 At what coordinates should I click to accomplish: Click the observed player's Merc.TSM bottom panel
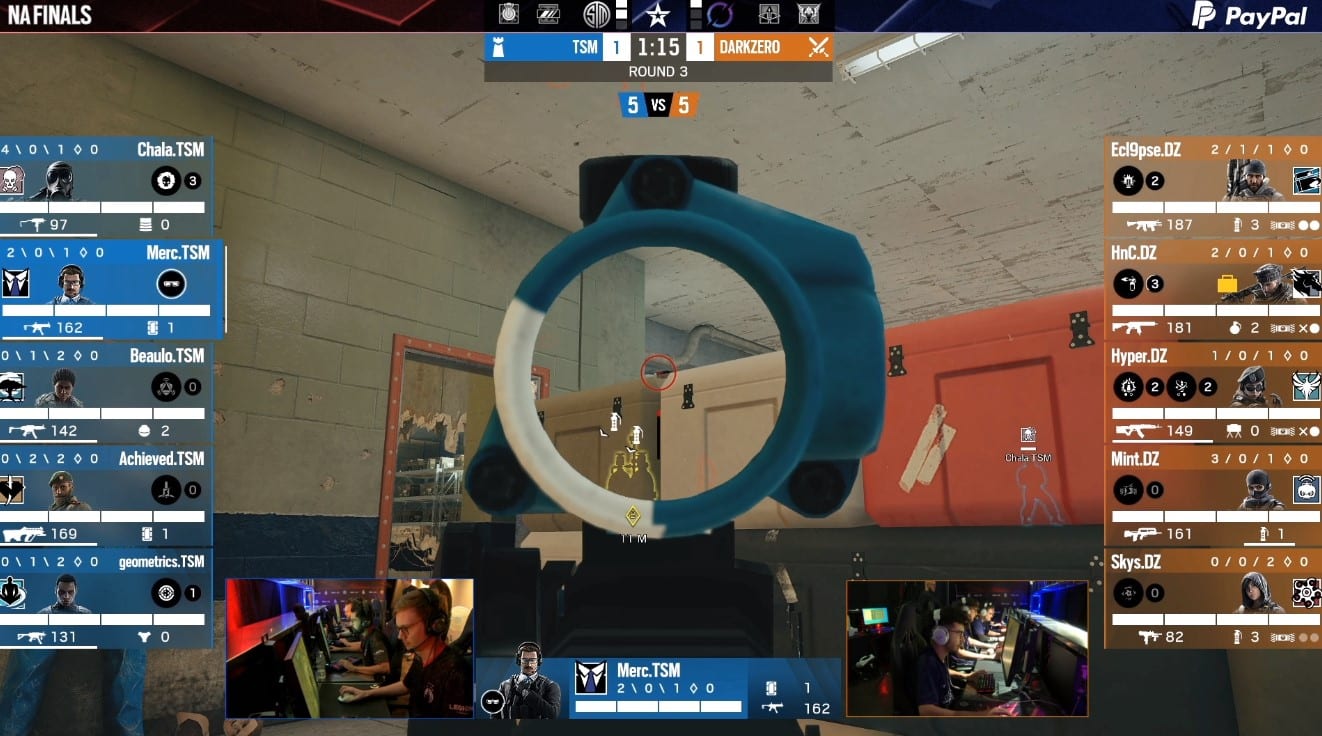[x=657, y=688]
